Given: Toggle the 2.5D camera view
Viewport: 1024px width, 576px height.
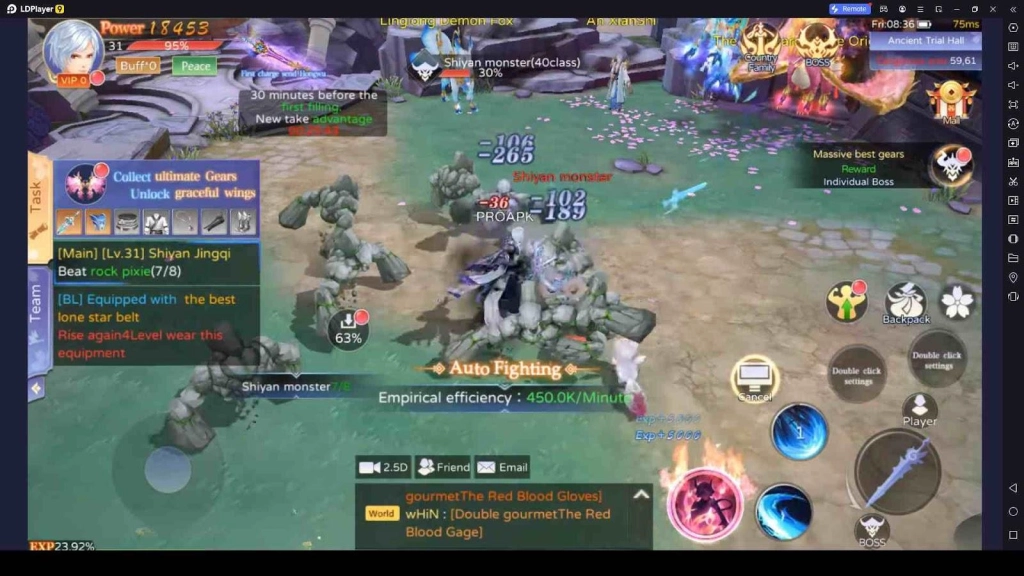Looking at the screenshot, I should (384, 467).
